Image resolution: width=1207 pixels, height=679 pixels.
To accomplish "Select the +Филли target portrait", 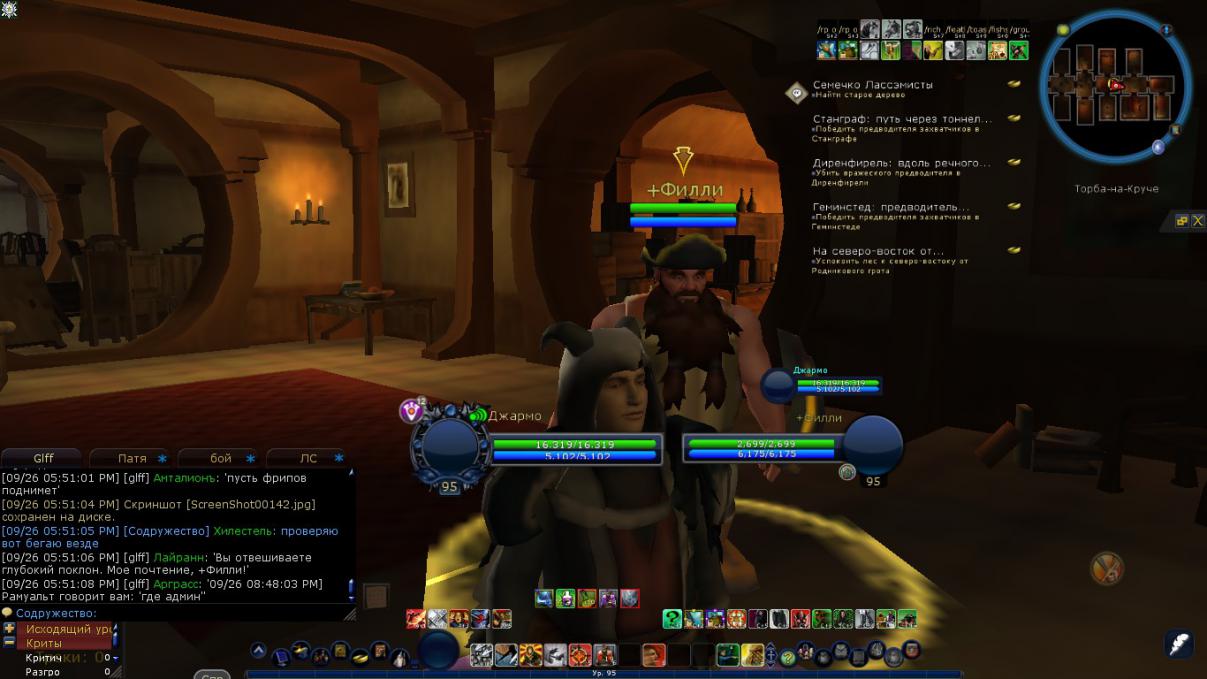I will (x=873, y=444).
